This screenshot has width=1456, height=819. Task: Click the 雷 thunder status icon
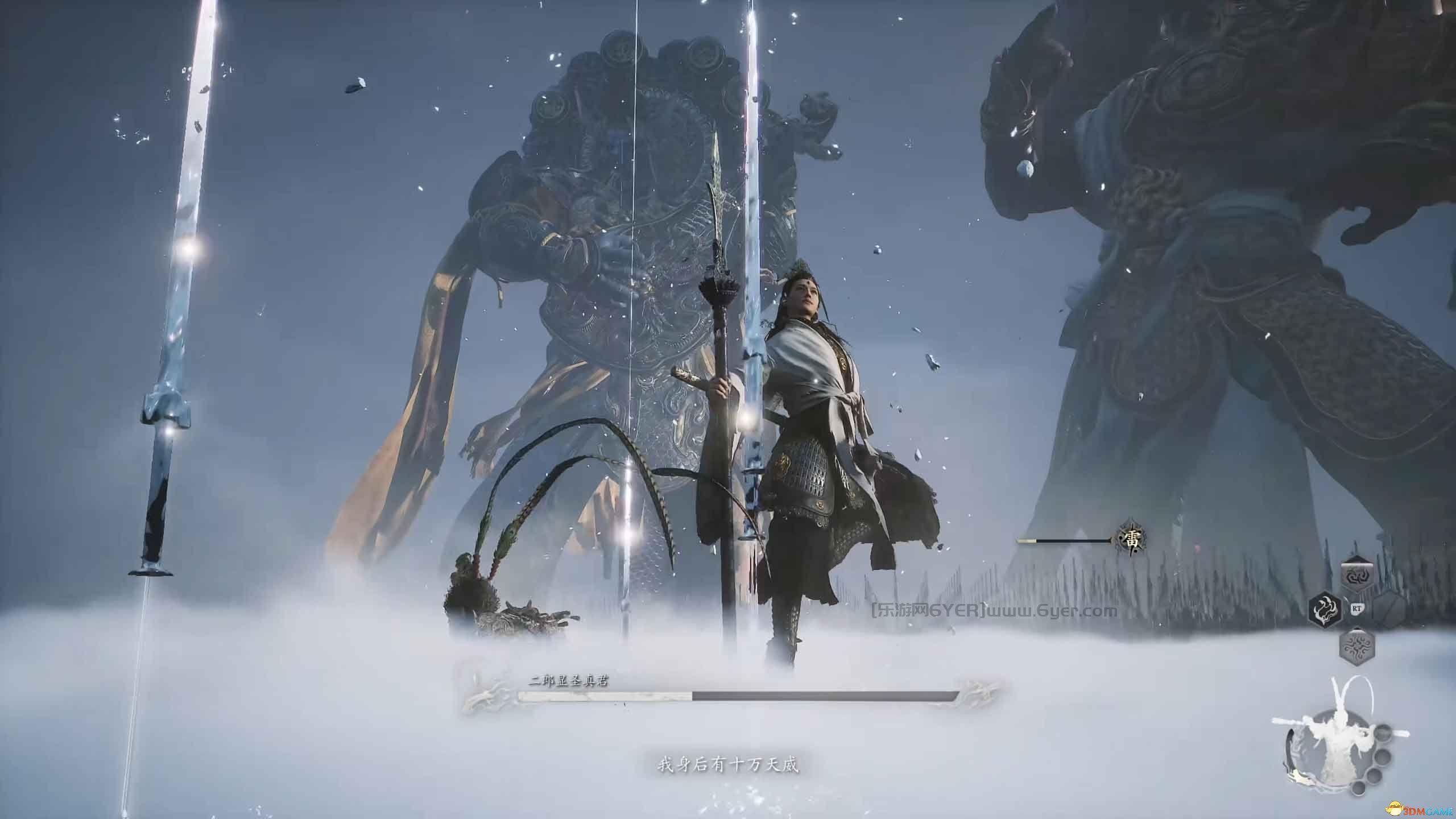pyautogui.click(x=1128, y=541)
